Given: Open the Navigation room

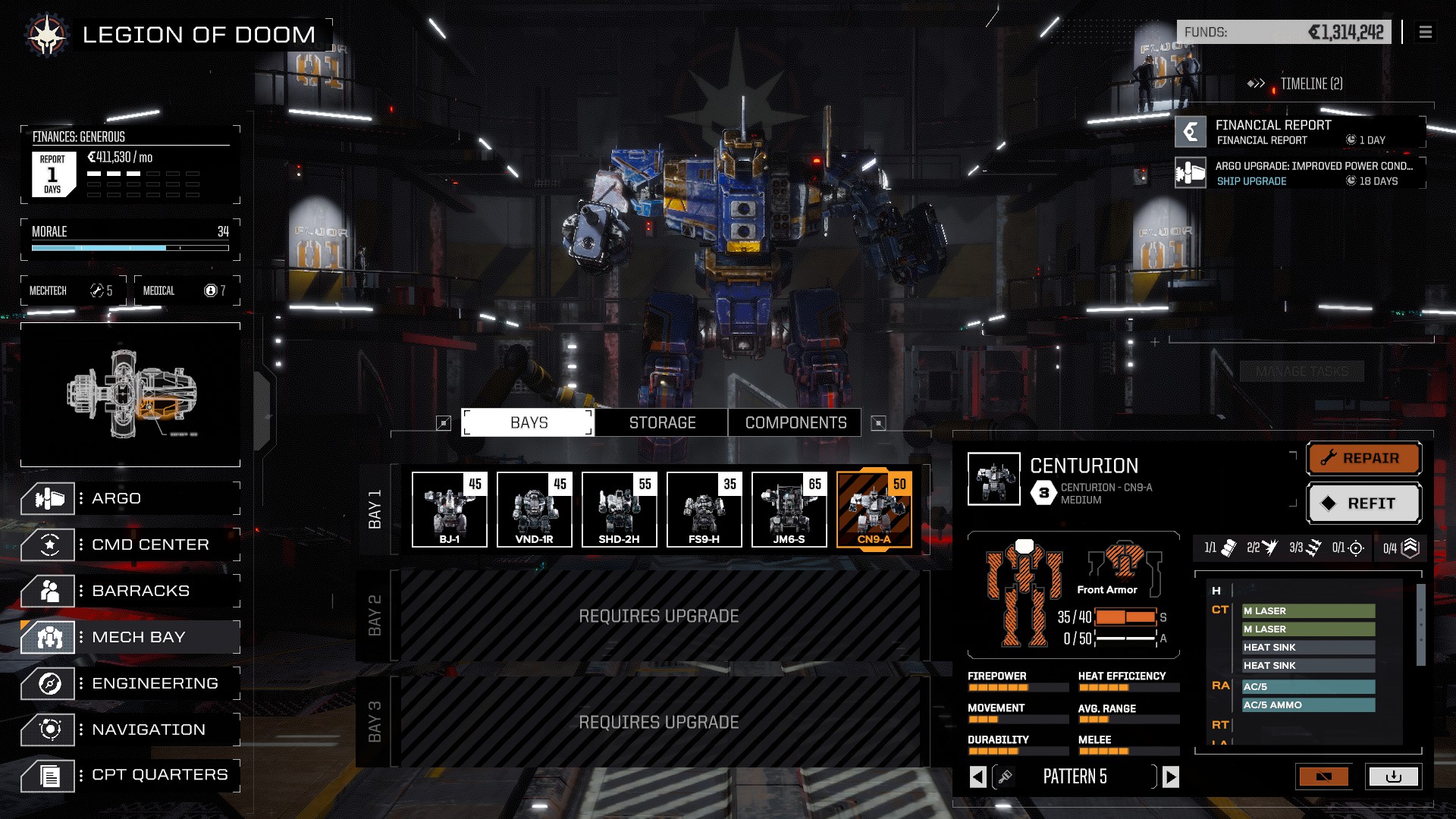Looking at the screenshot, I should tap(129, 730).
